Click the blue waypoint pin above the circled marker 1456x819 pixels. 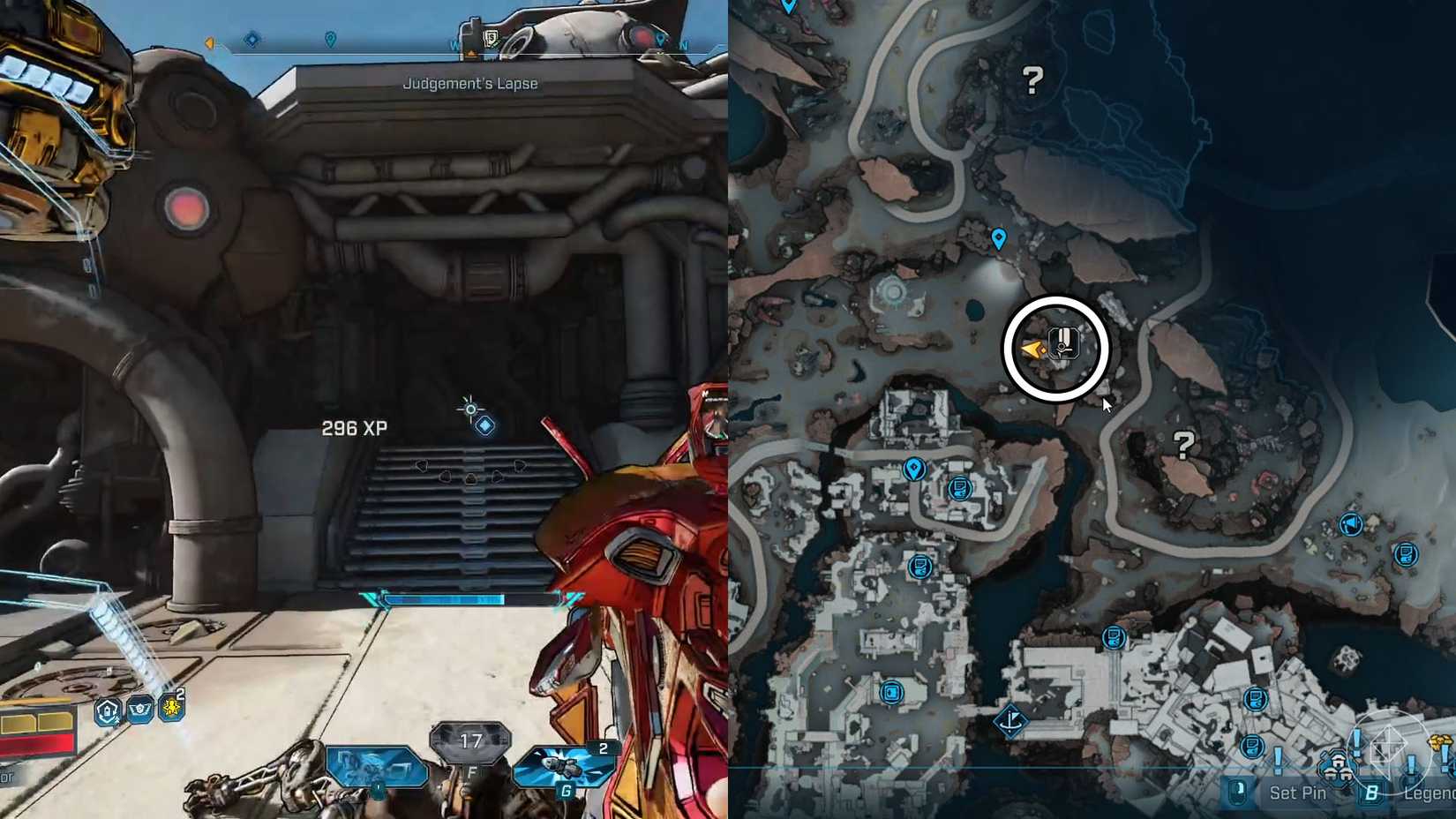point(998,238)
